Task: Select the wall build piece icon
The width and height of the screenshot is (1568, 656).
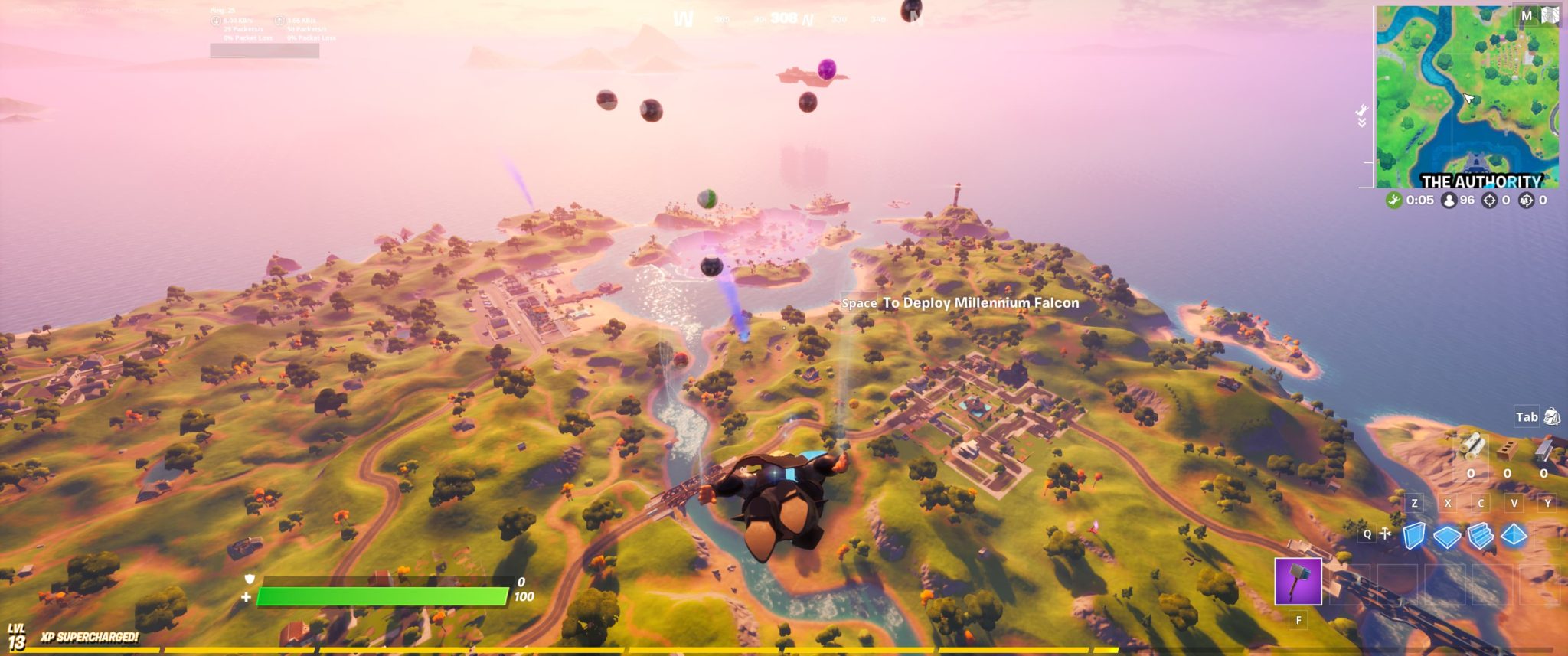Action: coord(1413,536)
